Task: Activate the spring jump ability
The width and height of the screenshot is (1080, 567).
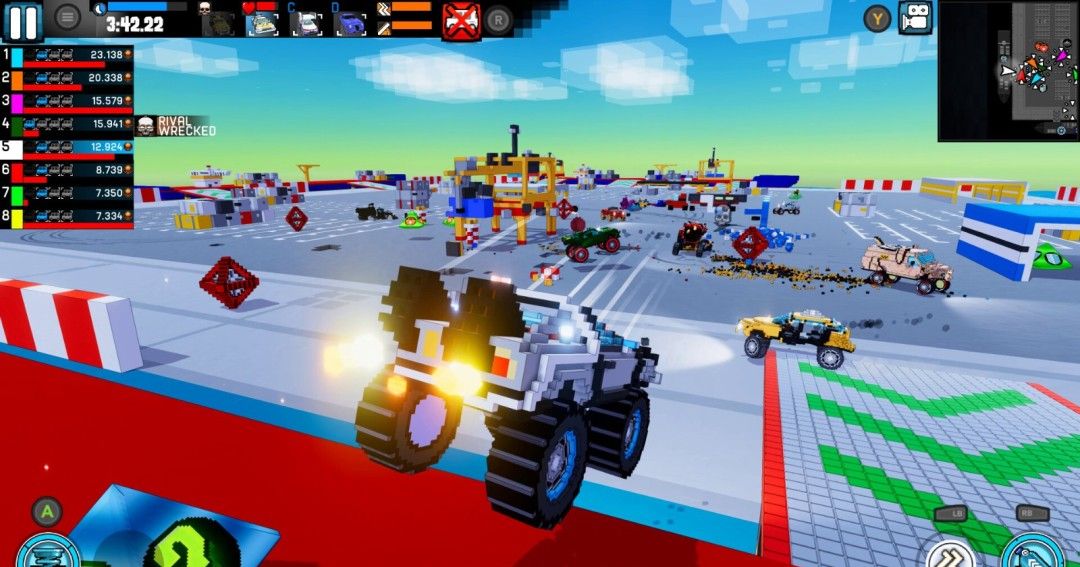Action: coord(45,551)
